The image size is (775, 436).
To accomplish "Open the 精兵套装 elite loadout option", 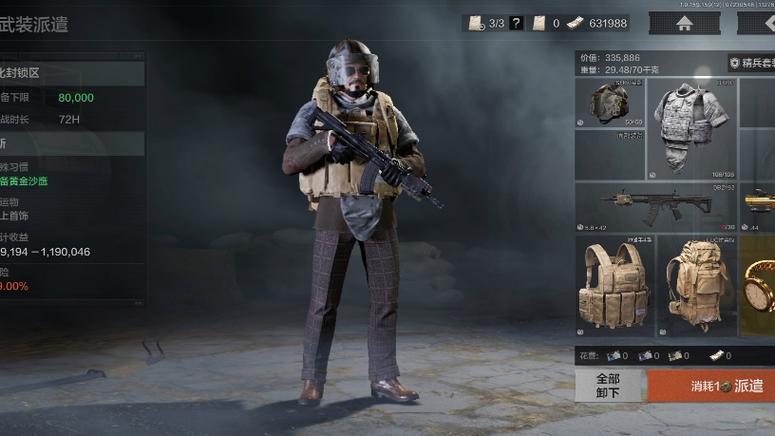I will 752,63.
